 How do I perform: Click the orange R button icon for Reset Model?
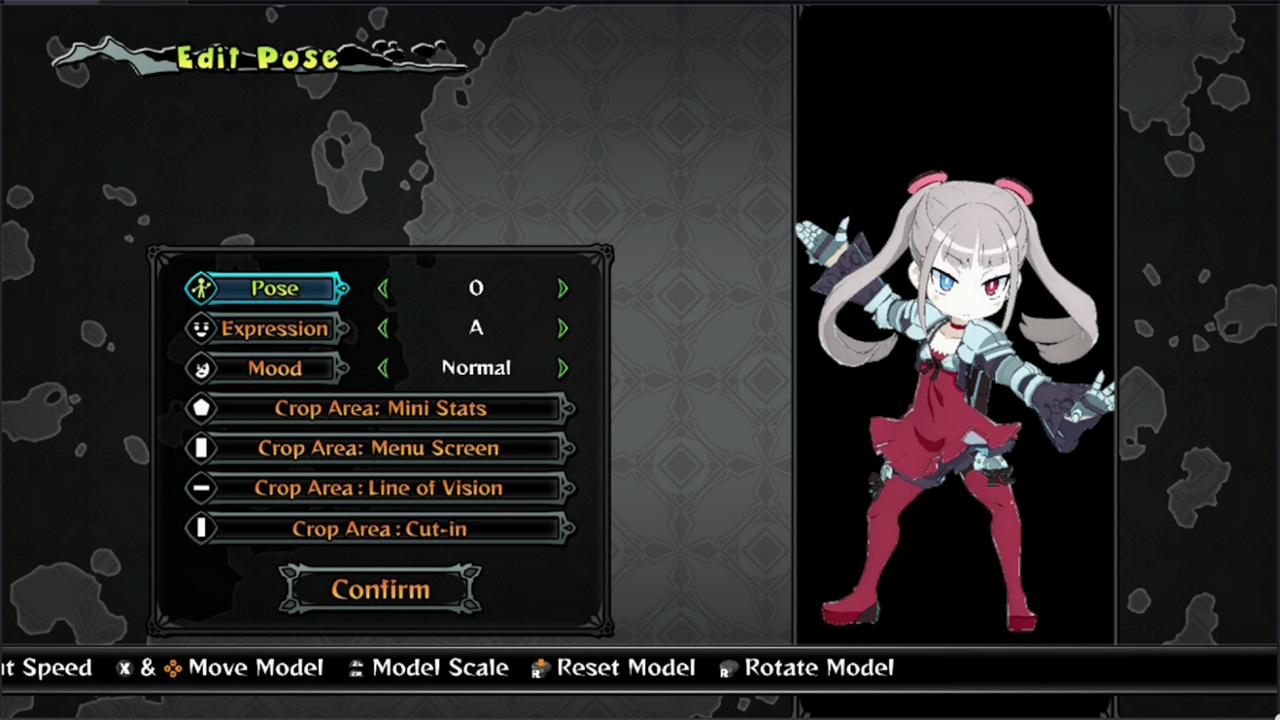pyautogui.click(x=541, y=668)
